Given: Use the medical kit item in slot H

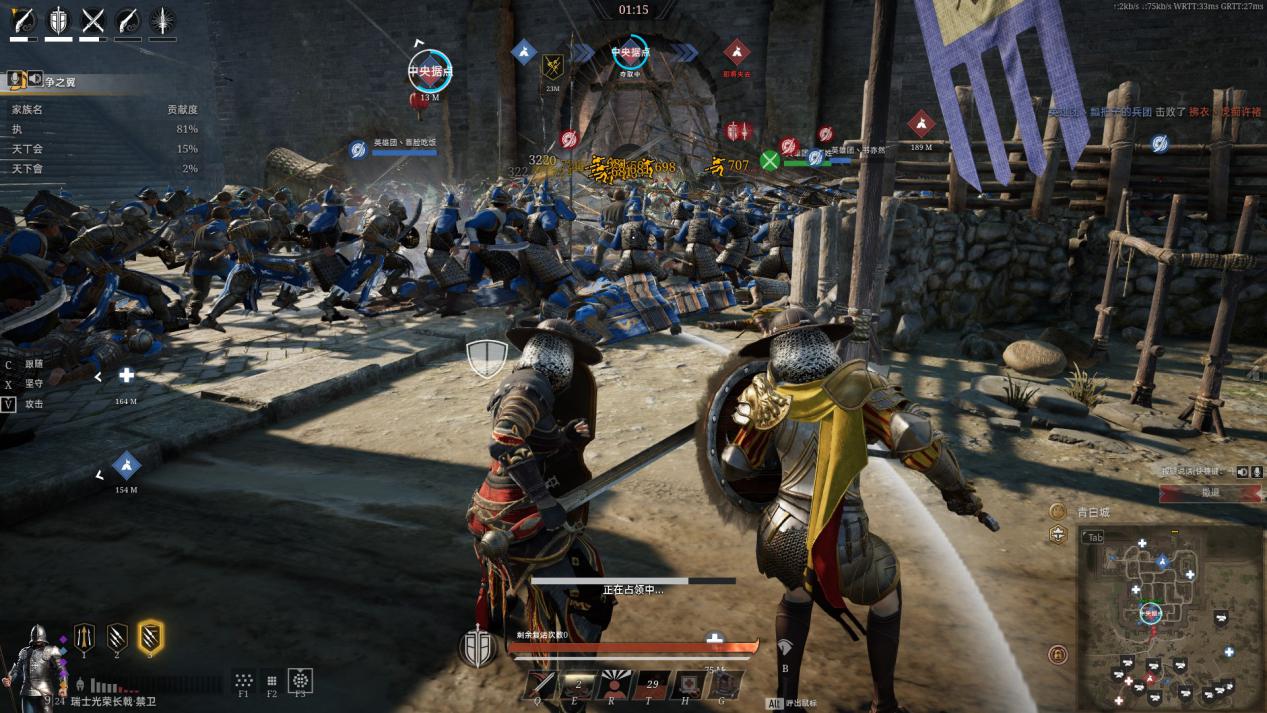Looking at the screenshot, I should 688,685.
